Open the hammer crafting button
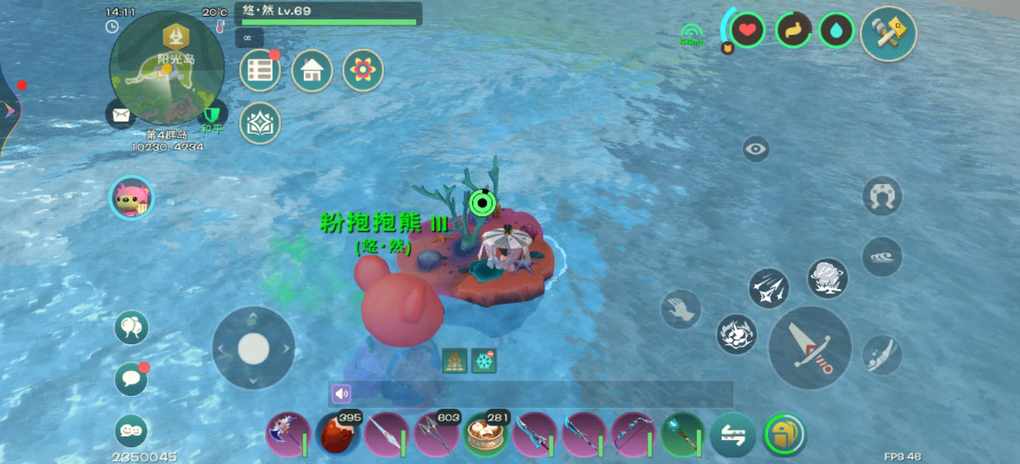1020x464 pixels. click(888, 33)
